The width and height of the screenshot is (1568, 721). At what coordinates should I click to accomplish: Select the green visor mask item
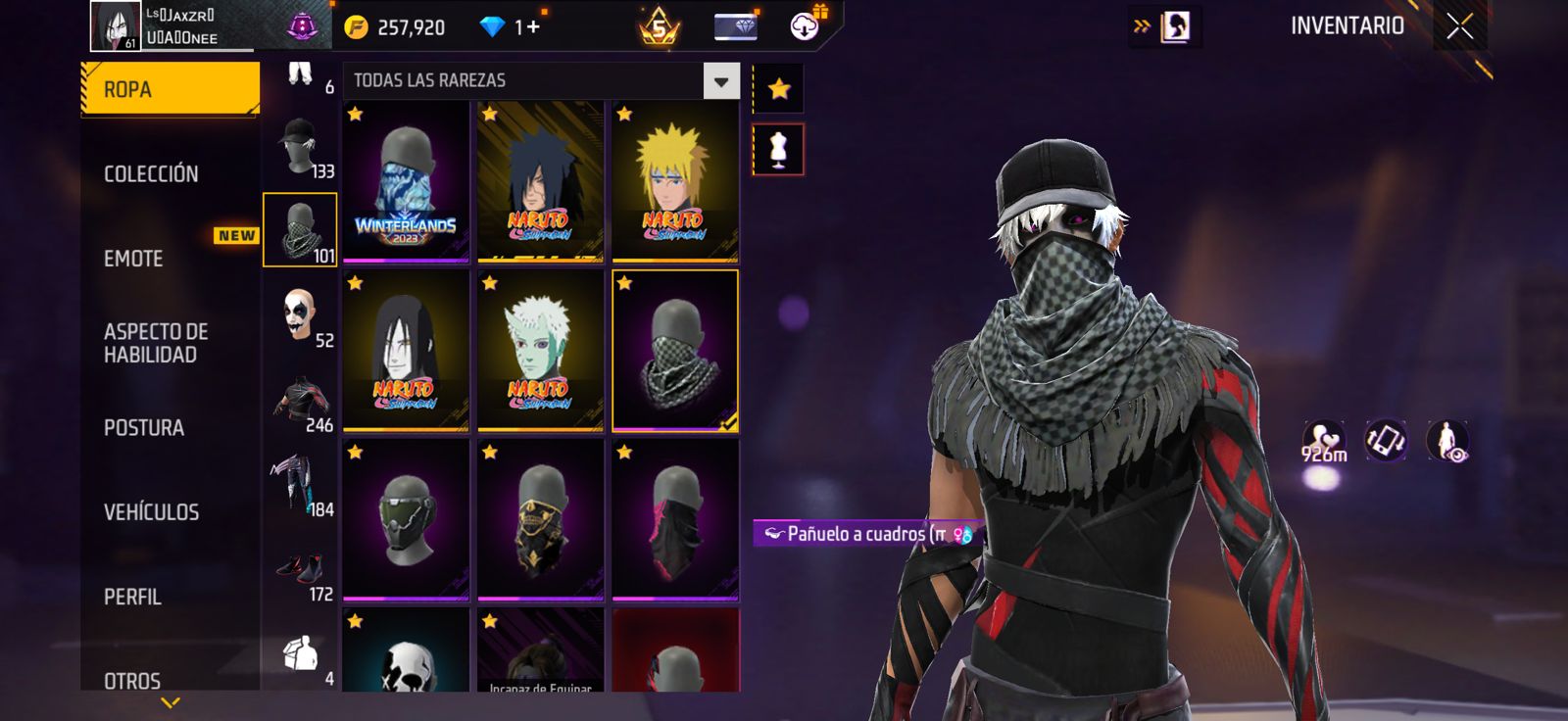point(406,519)
